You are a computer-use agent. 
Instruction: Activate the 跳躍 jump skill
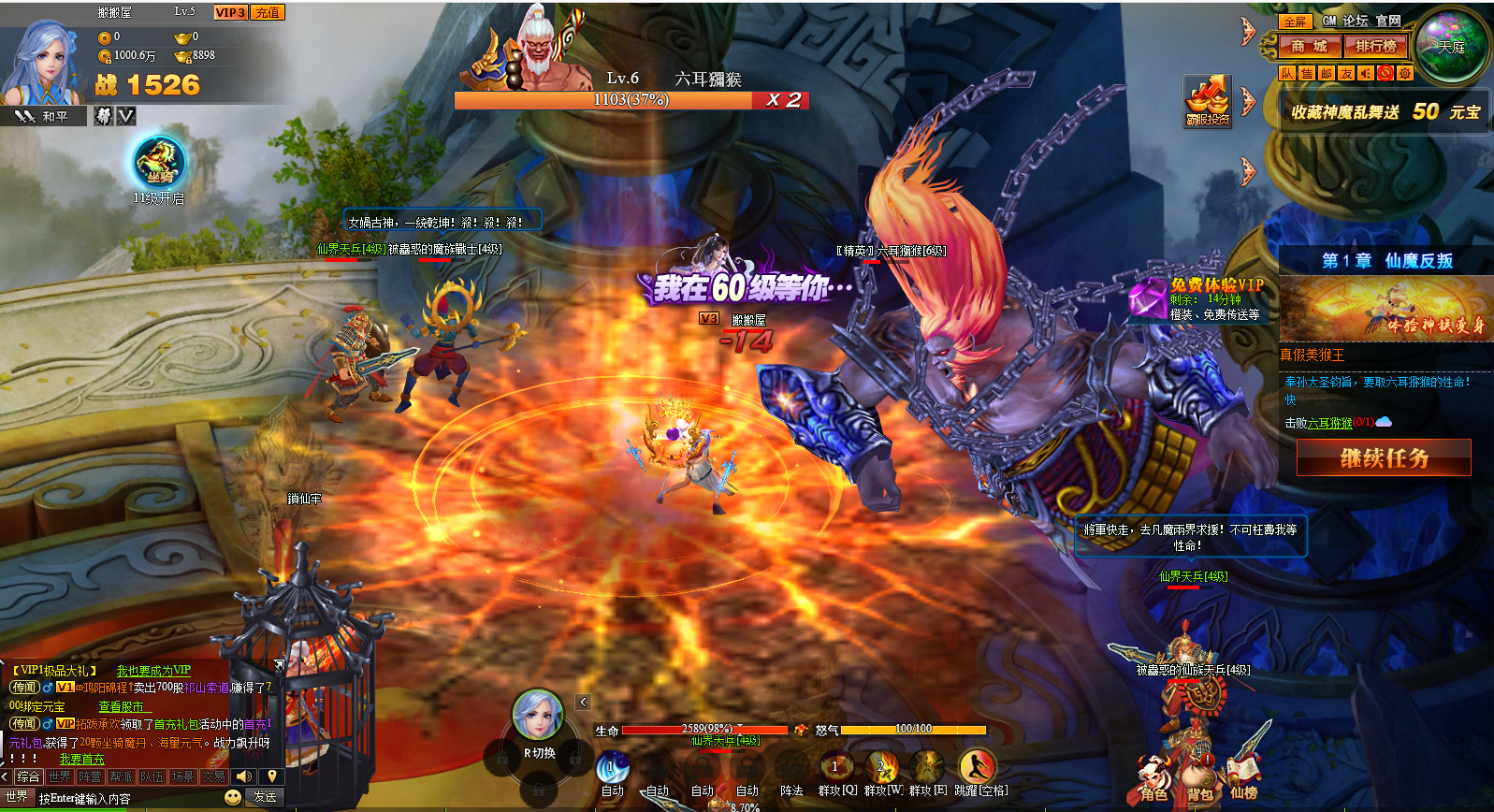coord(978,769)
